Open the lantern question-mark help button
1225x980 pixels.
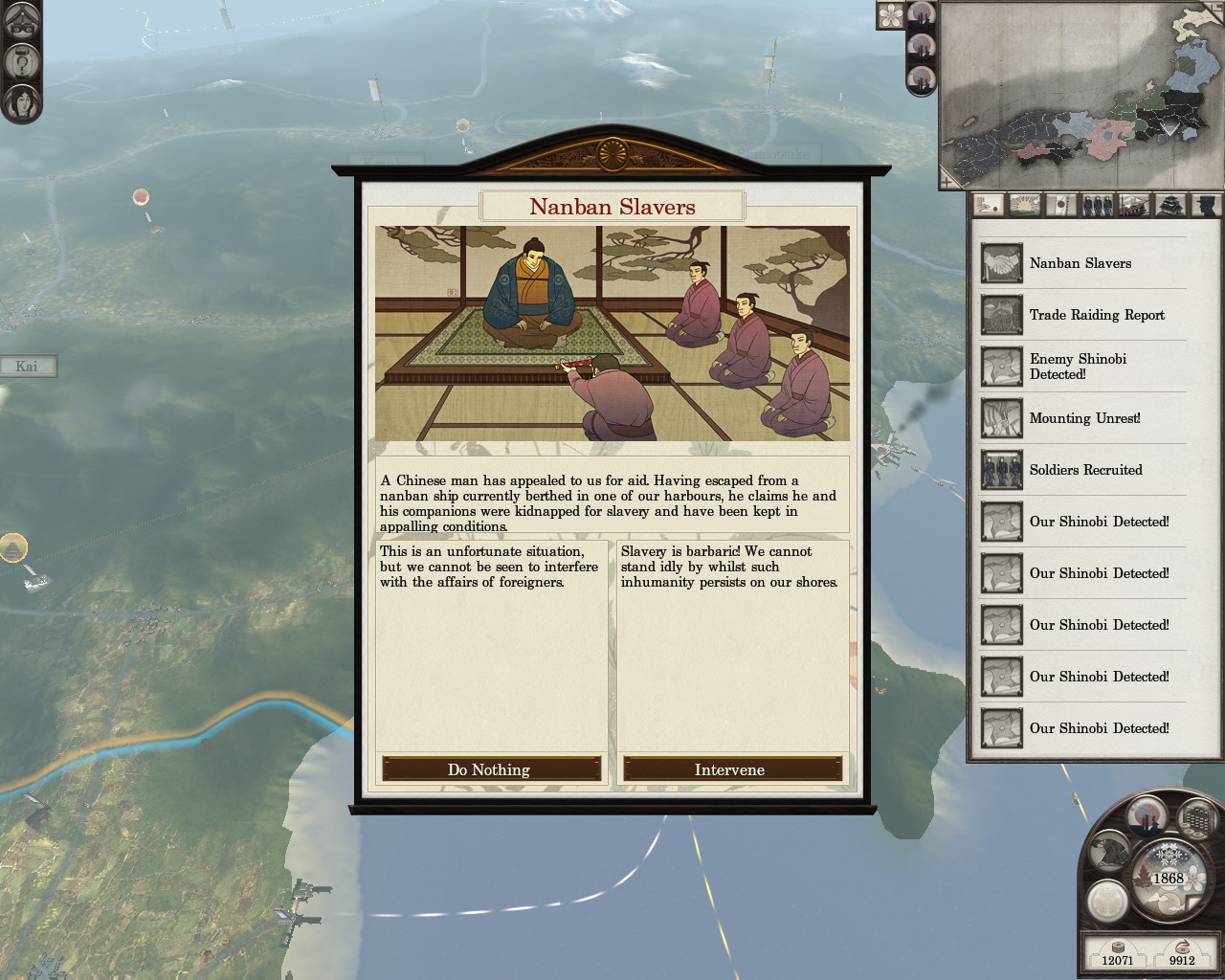[21, 62]
